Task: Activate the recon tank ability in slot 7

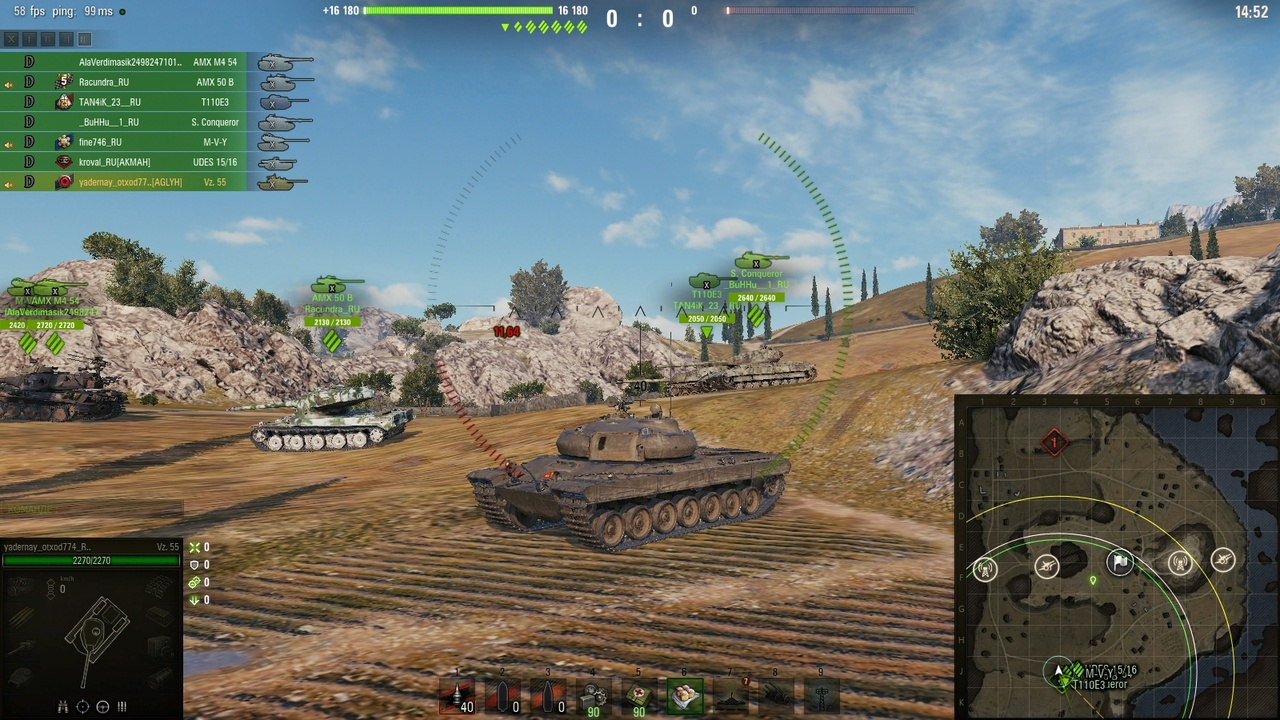Action: click(x=731, y=696)
